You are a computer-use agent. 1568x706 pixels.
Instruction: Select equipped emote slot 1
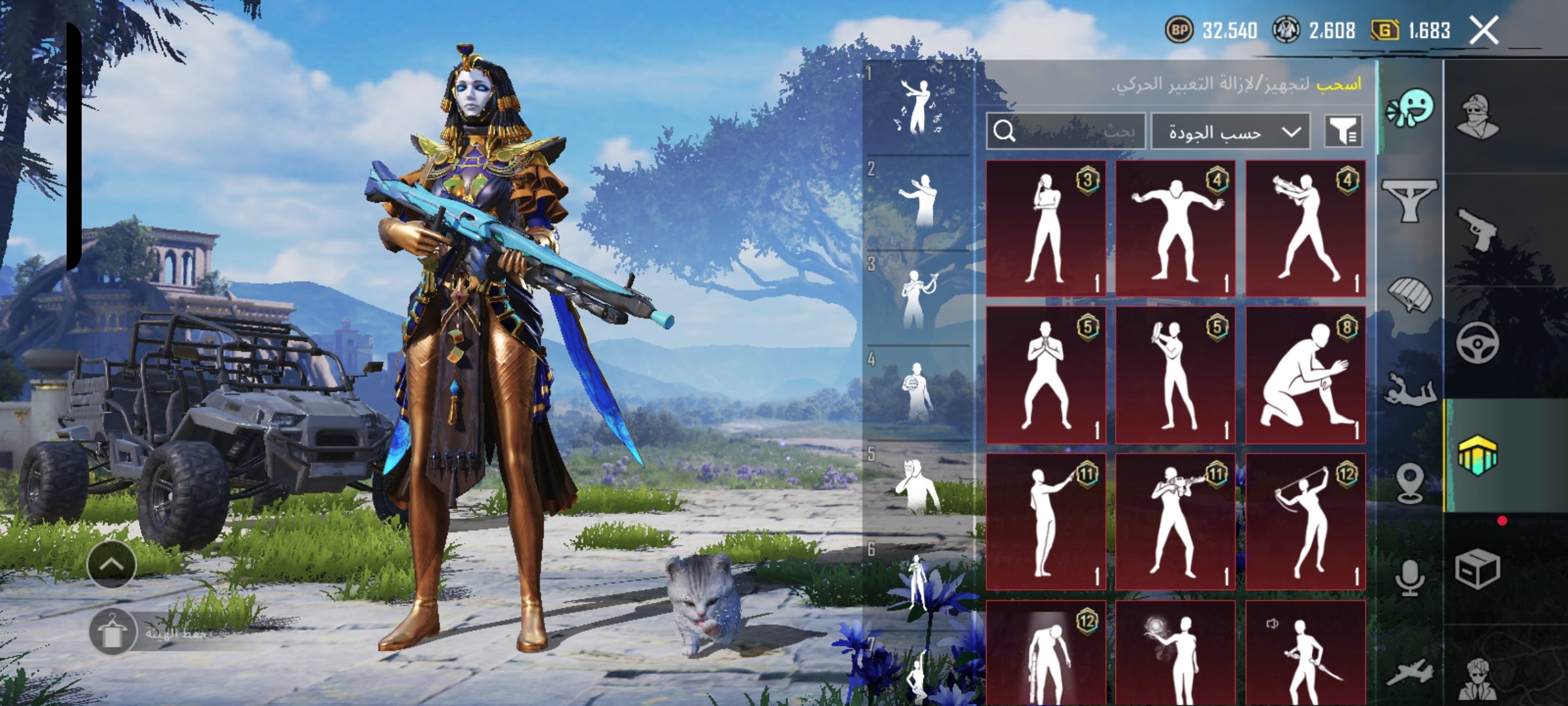[917, 109]
